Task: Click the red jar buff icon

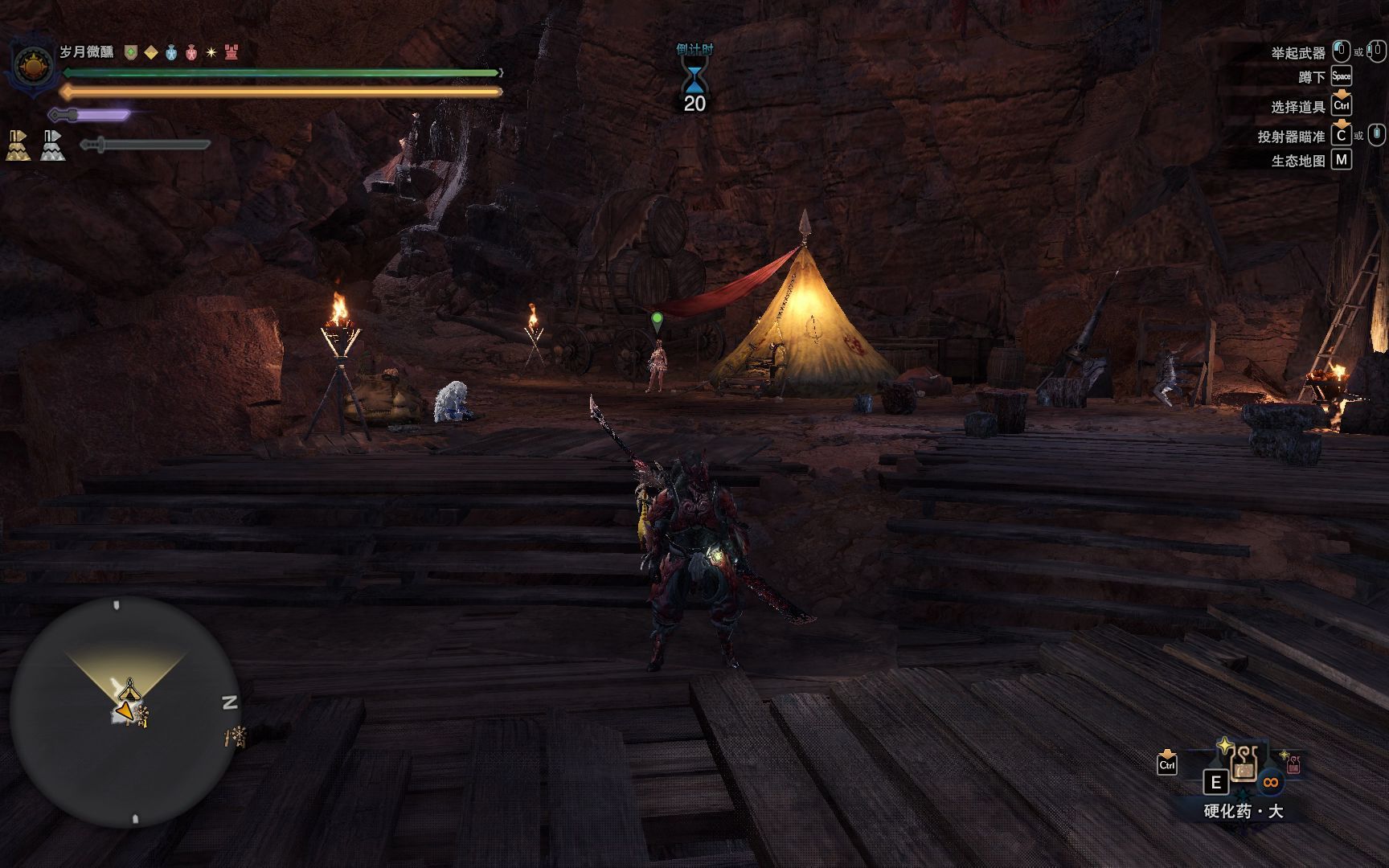Action: (x=191, y=52)
